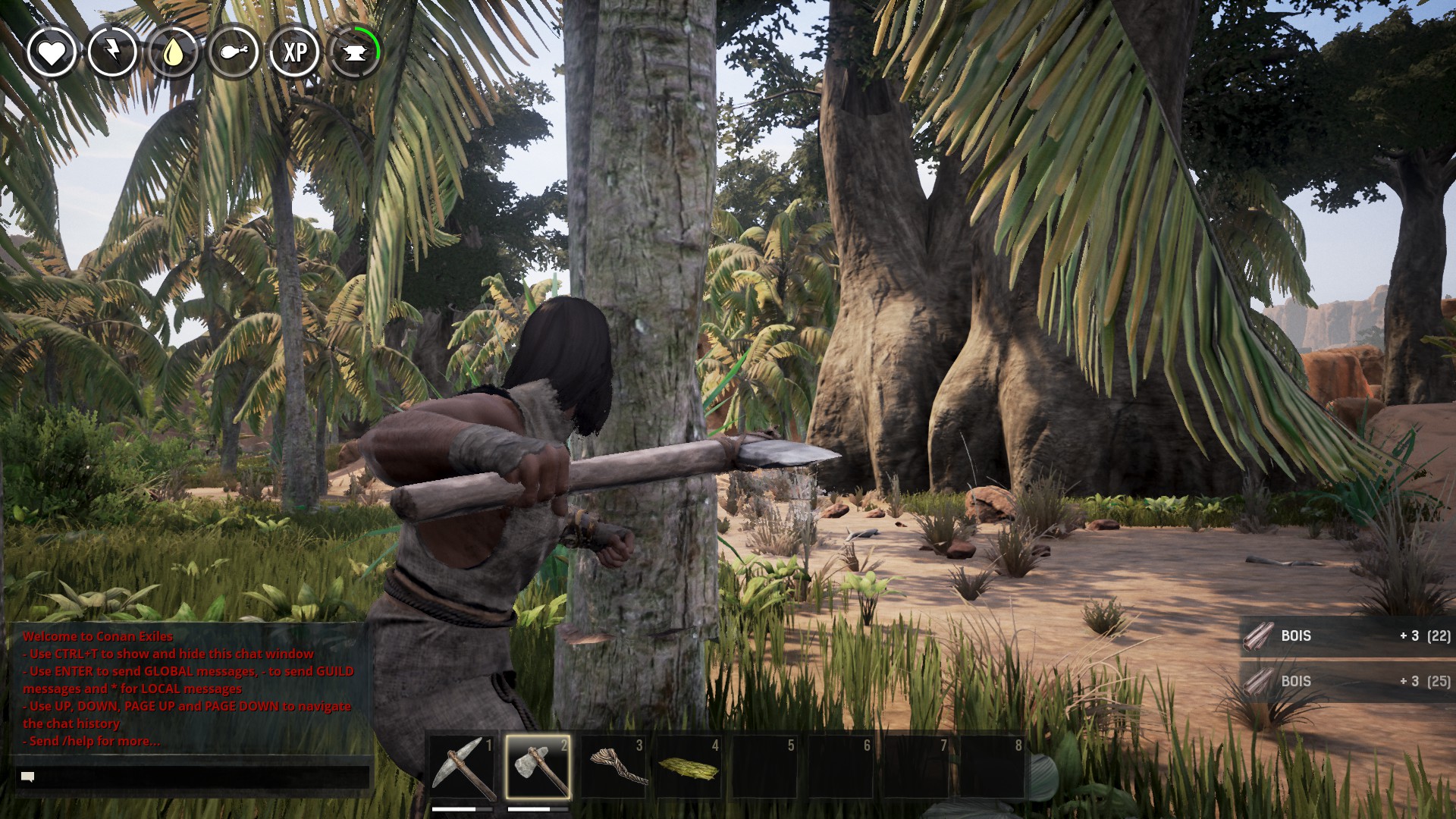
Task: Click the anvil encumbrance icon
Action: click(355, 52)
